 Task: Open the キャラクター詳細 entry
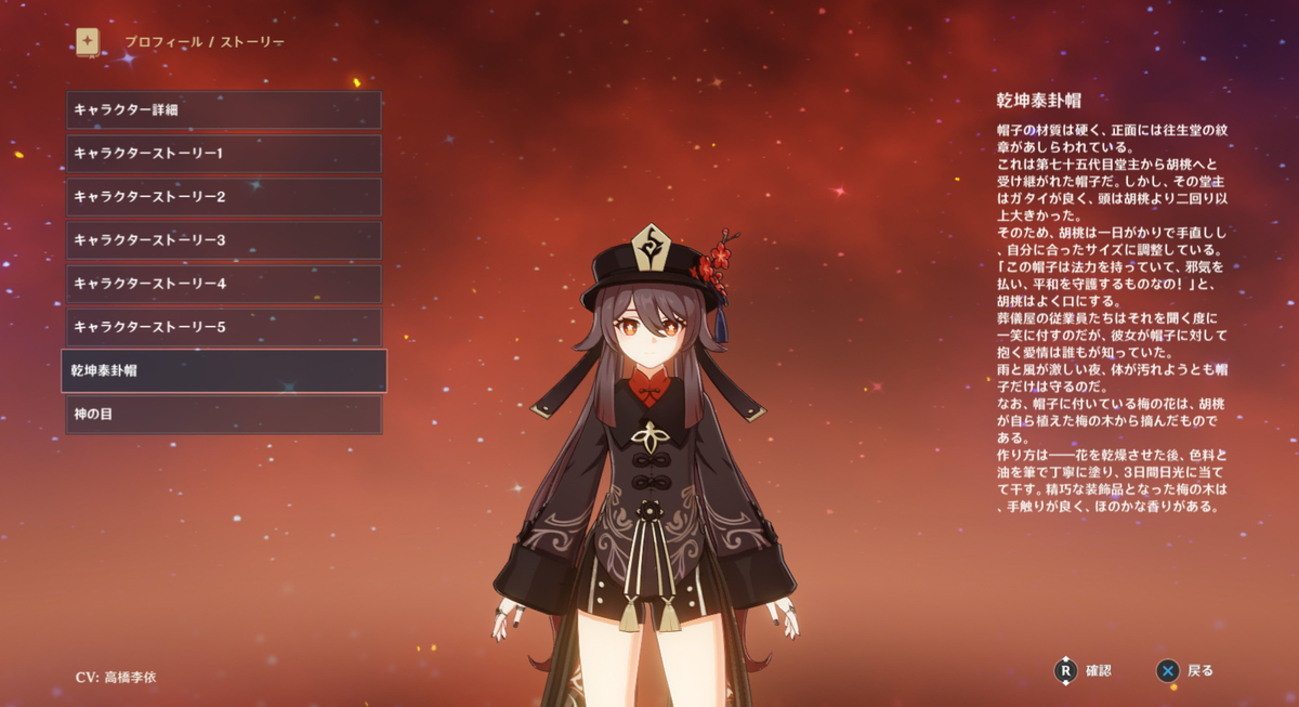coord(224,110)
